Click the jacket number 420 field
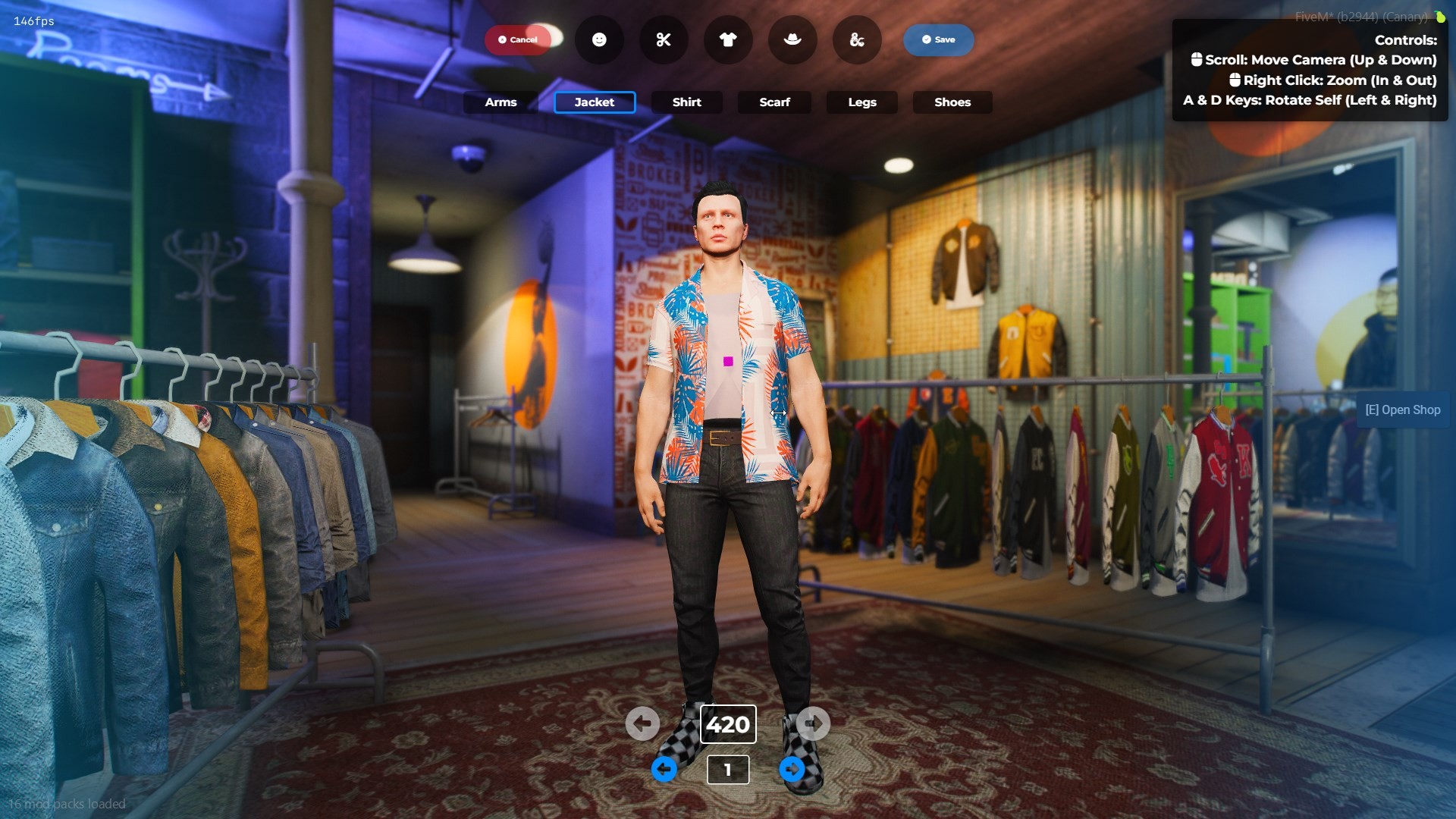The image size is (1456, 819). click(x=727, y=723)
